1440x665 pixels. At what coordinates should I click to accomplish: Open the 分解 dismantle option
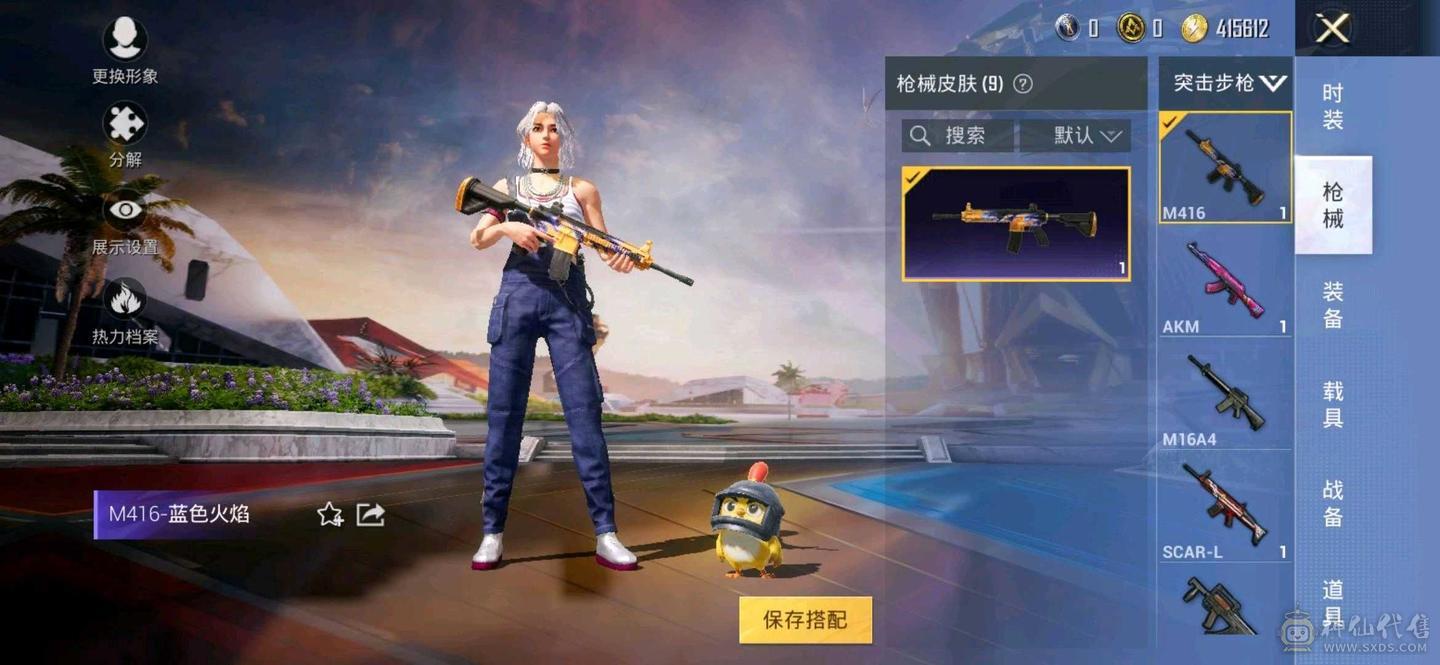[x=125, y=133]
